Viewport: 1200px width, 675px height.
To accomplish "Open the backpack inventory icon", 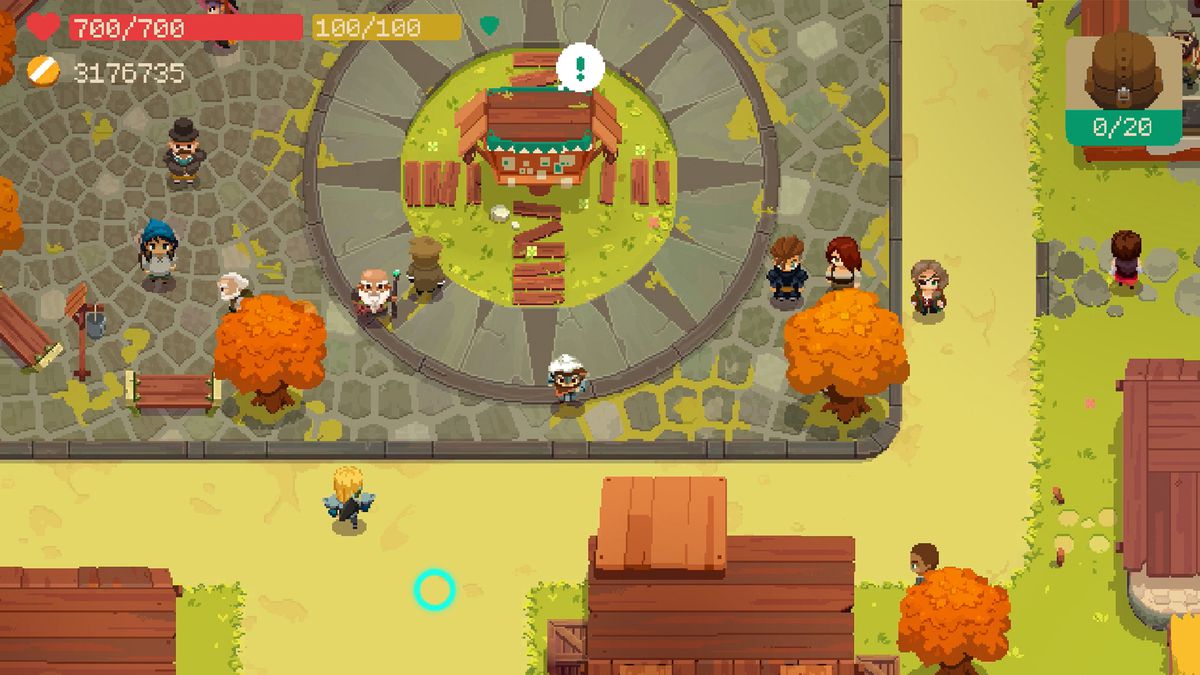I will [x=1121, y=72].
